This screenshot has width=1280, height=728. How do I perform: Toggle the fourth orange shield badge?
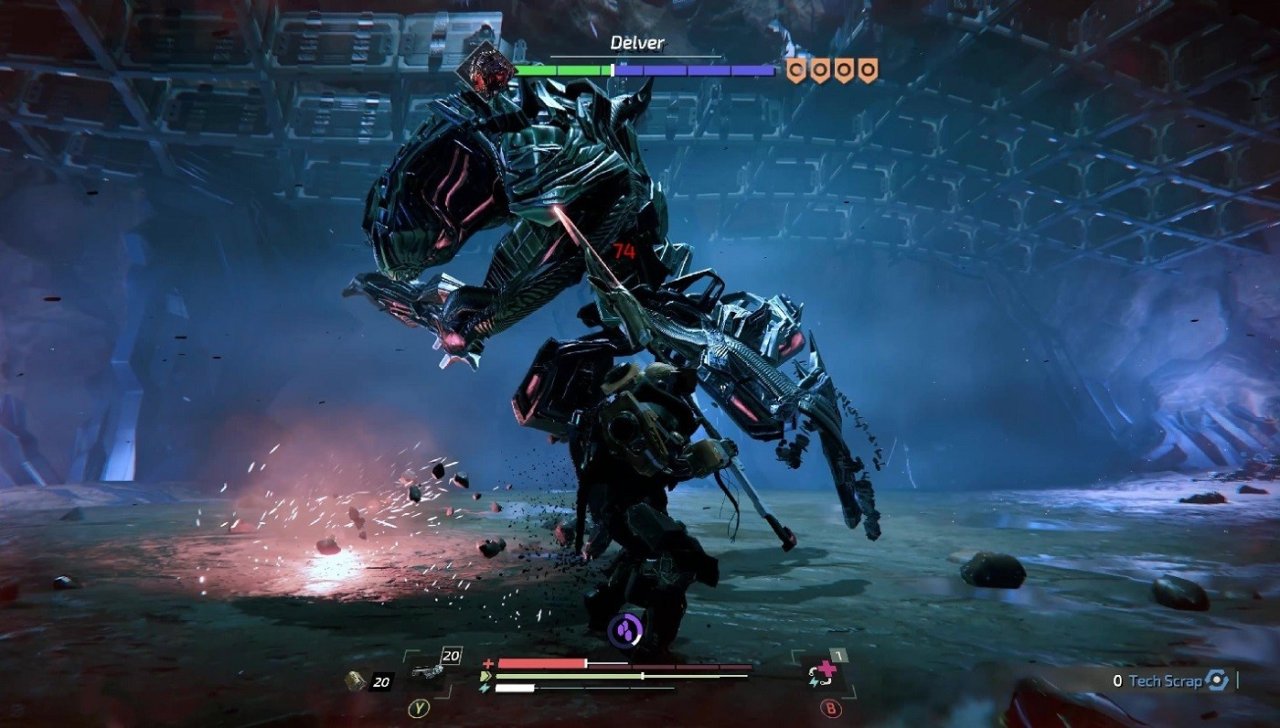click(x=869, y=70)
